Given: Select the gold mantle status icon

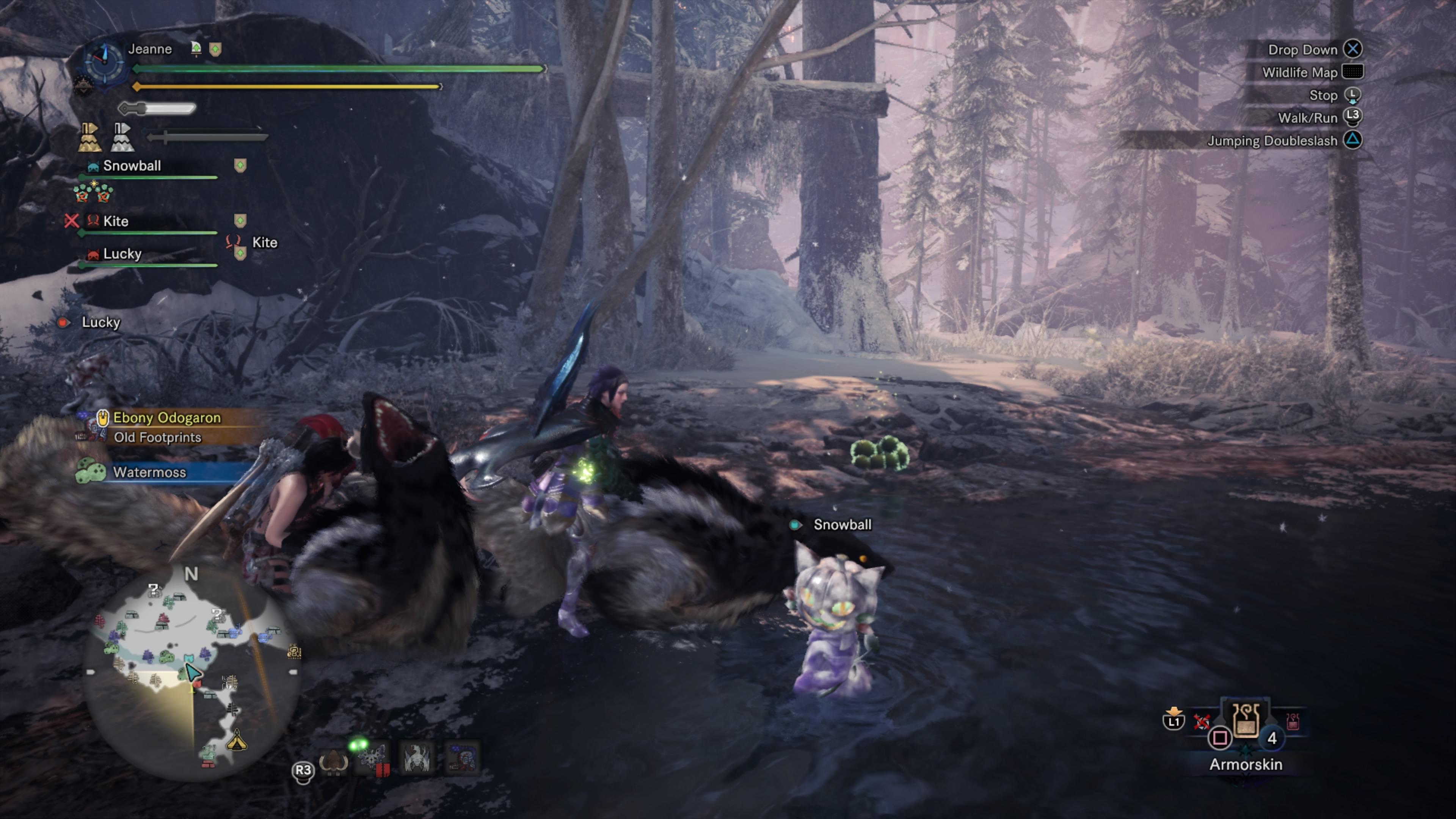Looking at the screenshot, I should (90, 137).
